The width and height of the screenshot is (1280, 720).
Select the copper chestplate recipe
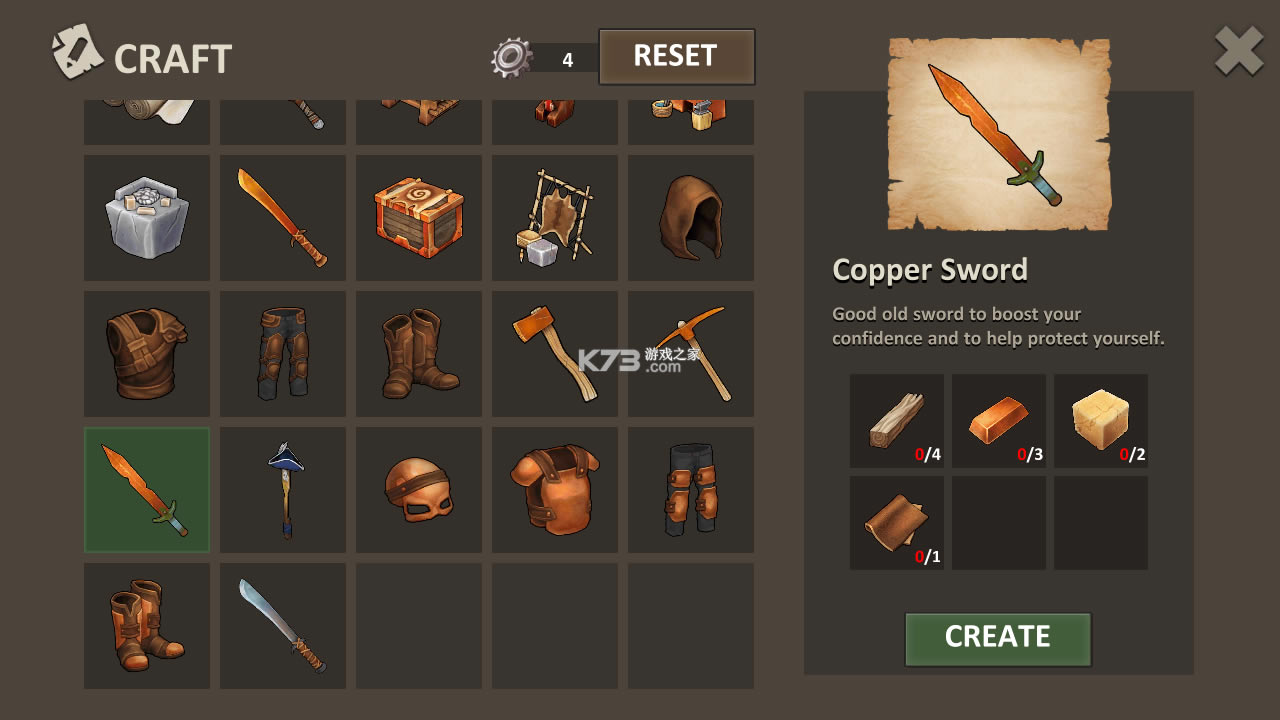555,490
